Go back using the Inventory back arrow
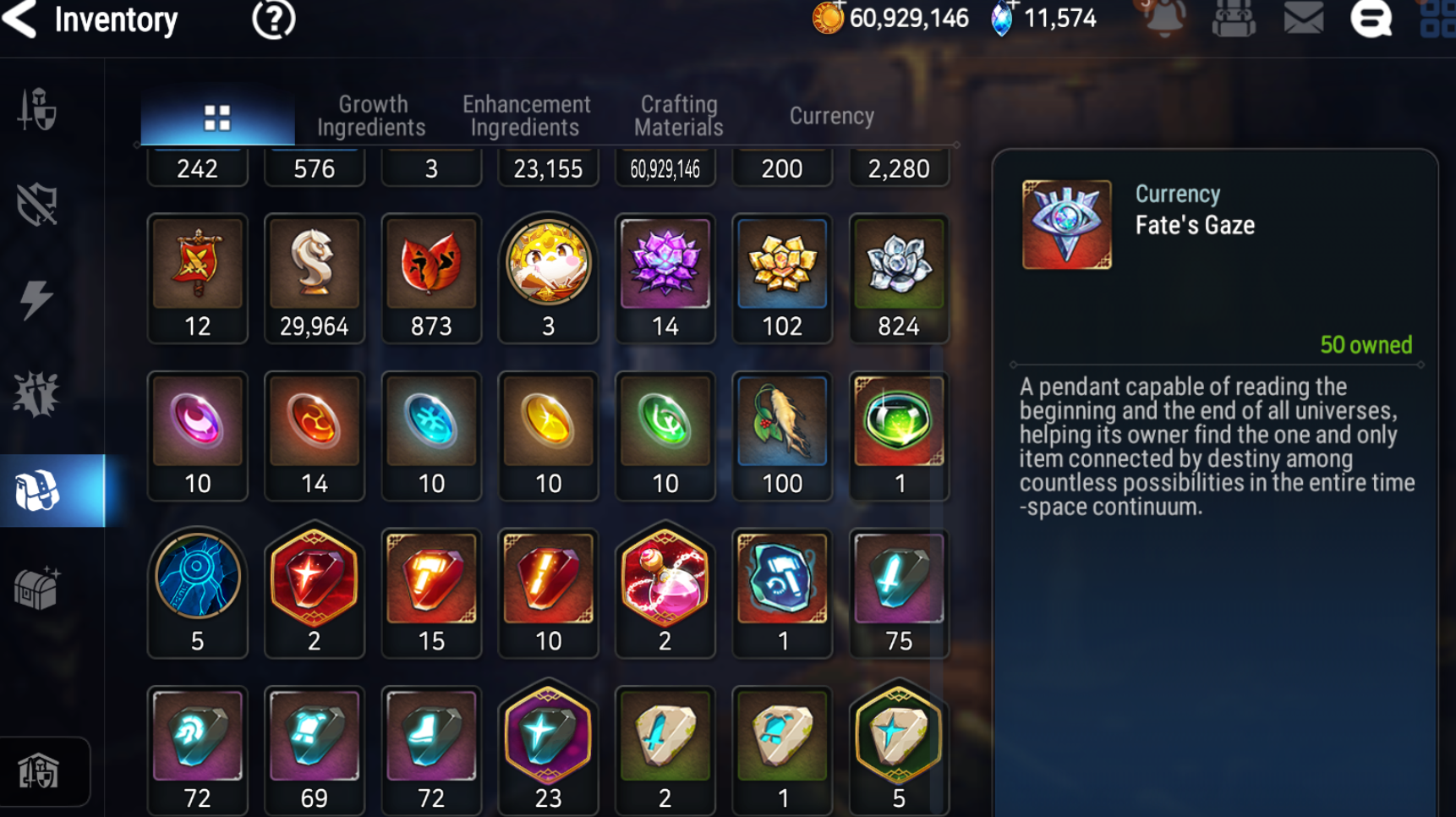Image resolution: width=1456 pixels, height=817 pixels. 20,19
